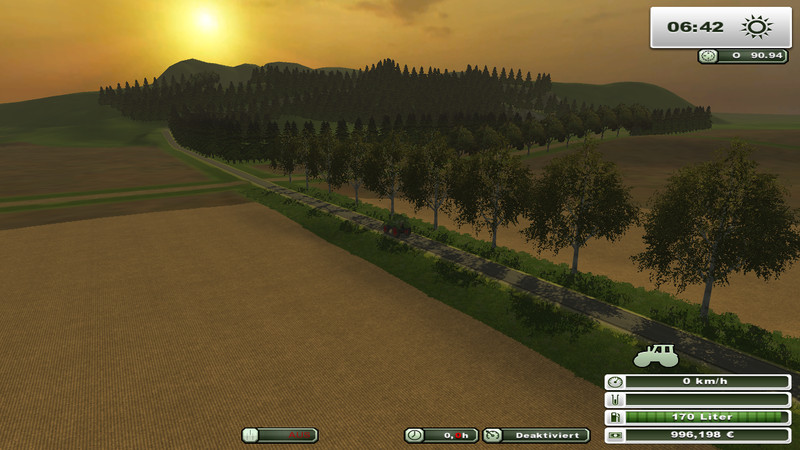Toggle the Deaktiviert status indicator

tap(536, 435)
